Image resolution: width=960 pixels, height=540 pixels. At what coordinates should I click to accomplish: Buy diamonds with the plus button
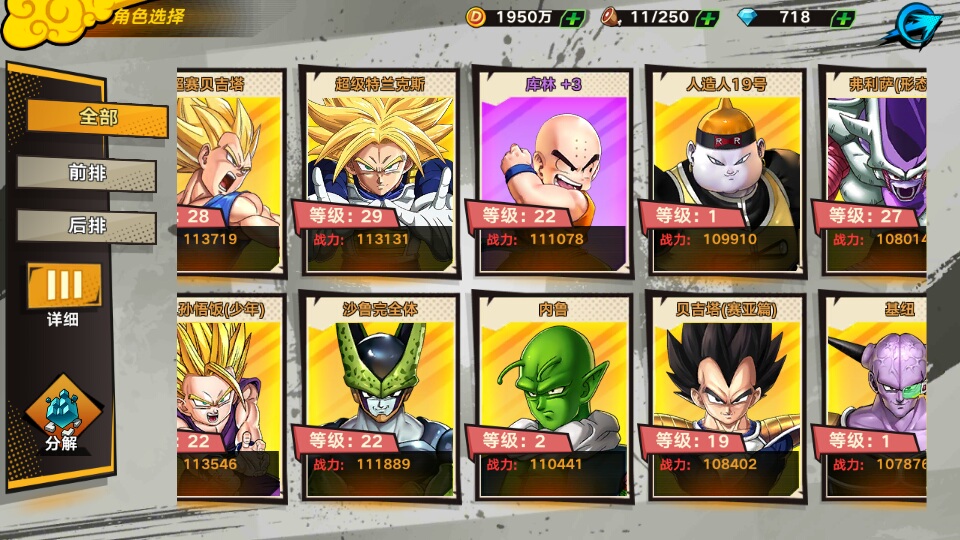(843, 18)
